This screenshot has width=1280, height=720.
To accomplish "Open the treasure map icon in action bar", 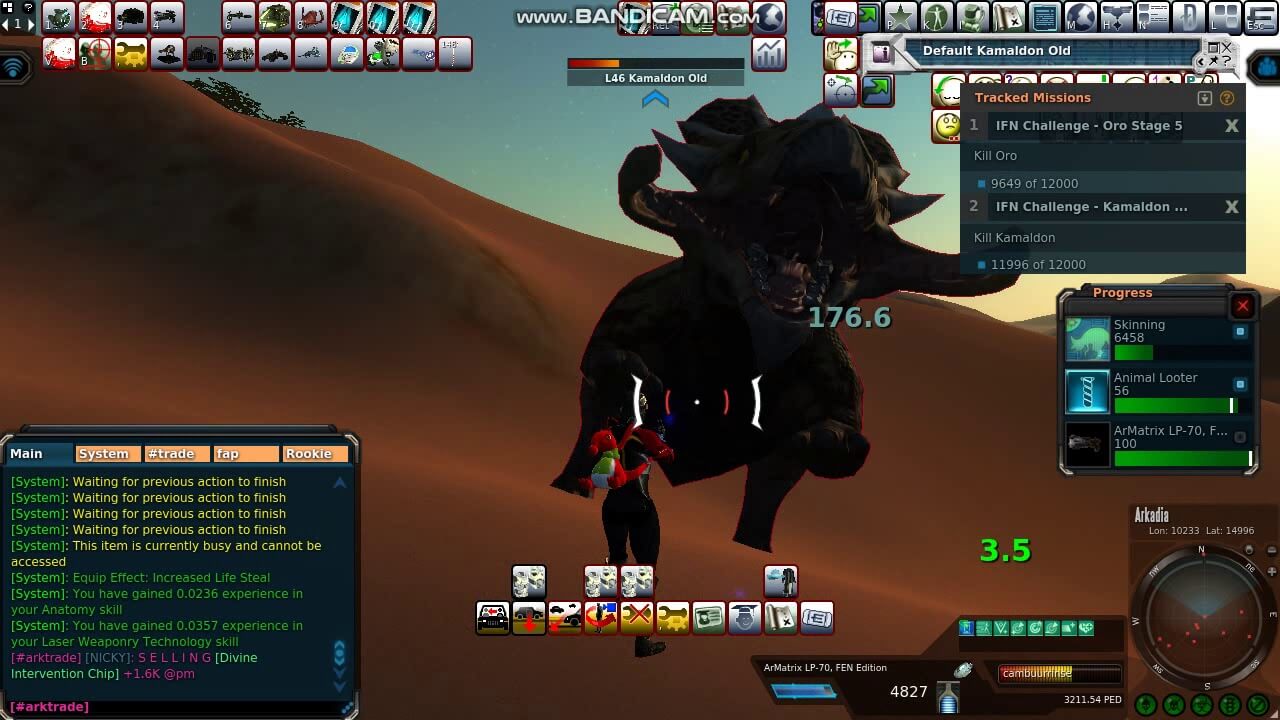I will click(780, 617).
